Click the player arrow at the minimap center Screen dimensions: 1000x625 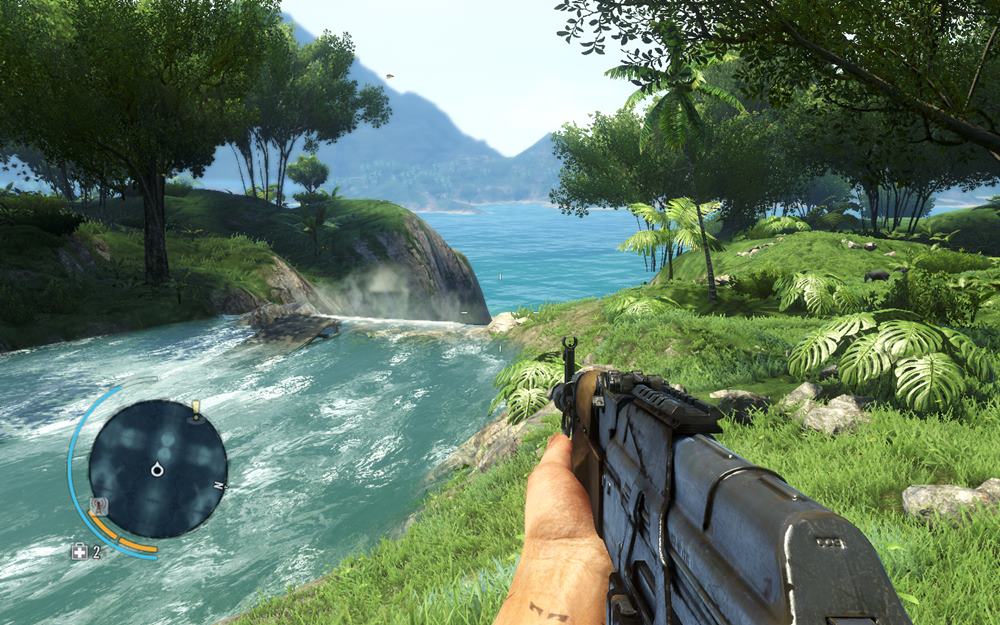click(157, 469)
